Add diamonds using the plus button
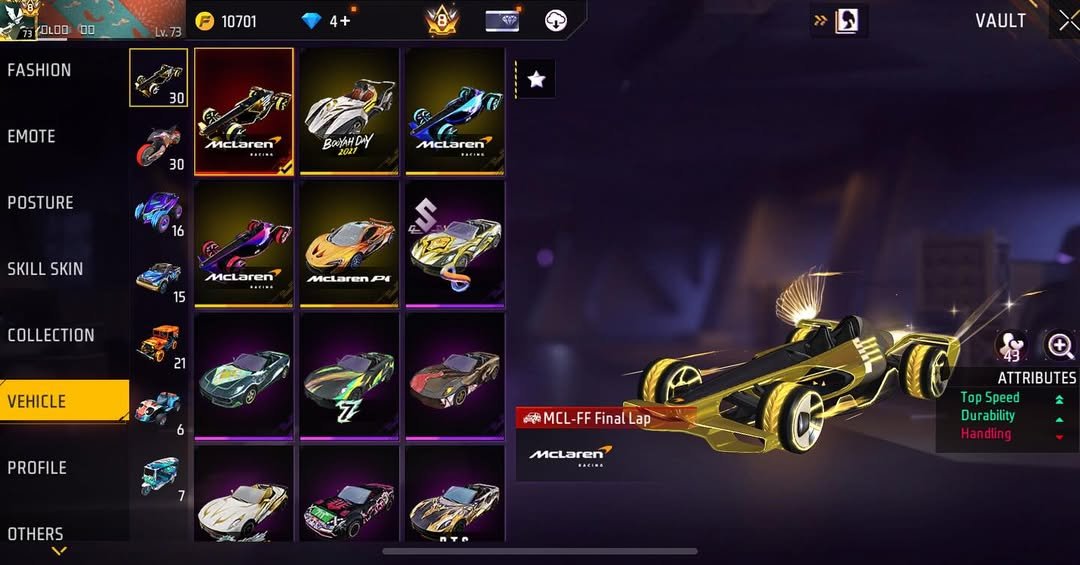1080x565 pixels. [345, 20]
